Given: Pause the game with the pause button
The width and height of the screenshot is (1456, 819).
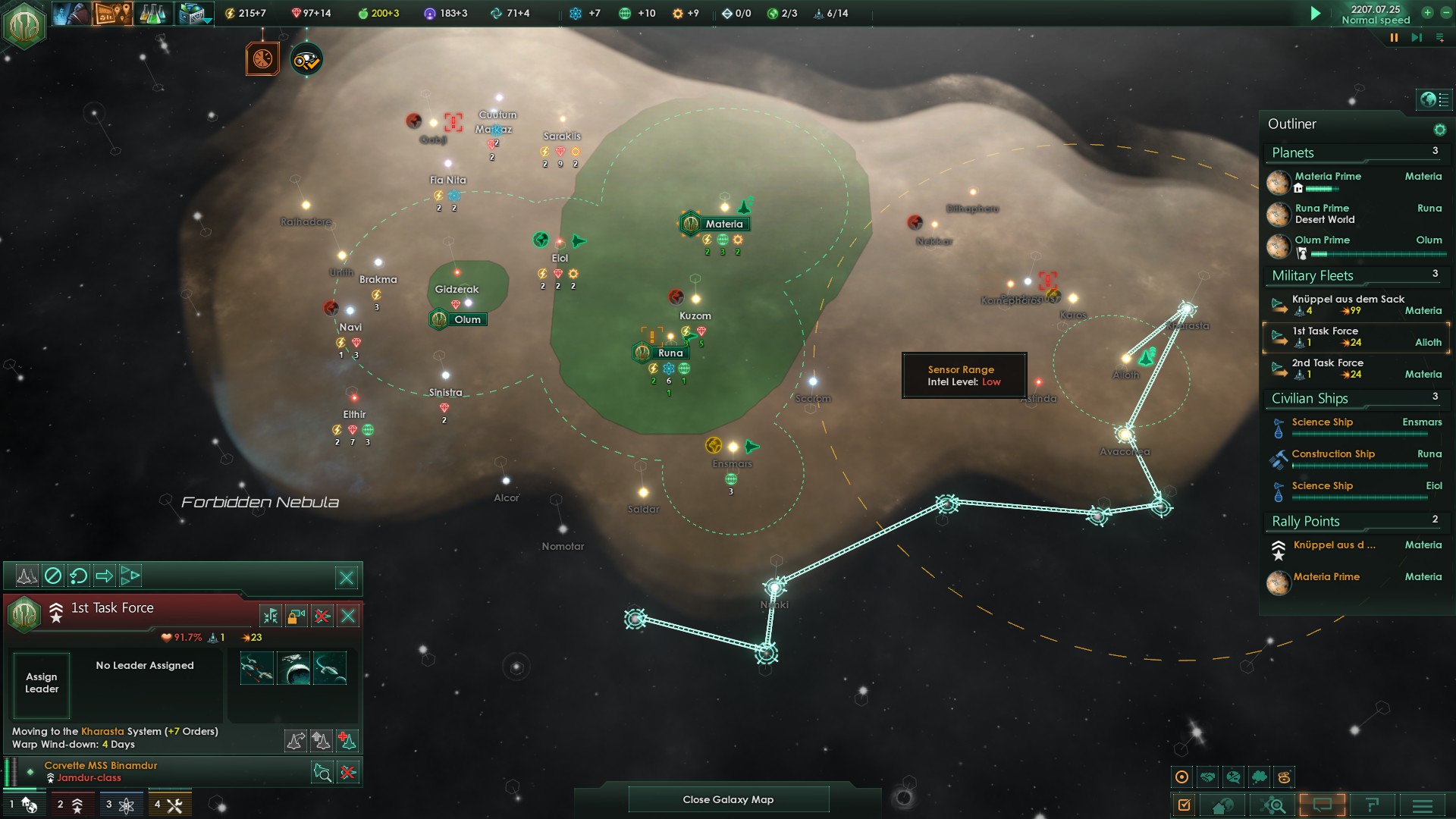Looking at the screenshot, I should (1394, 38).
